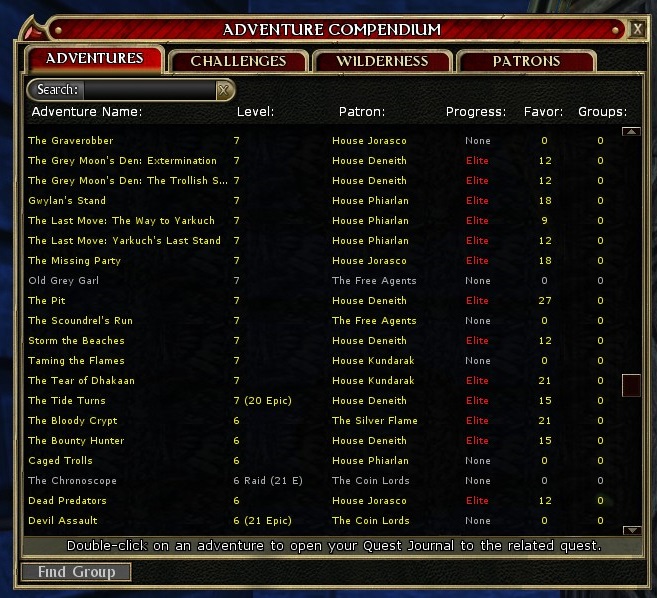Select The Graverobber adventure row
Screen dimensions: 657x598
[x=71, y=141]
